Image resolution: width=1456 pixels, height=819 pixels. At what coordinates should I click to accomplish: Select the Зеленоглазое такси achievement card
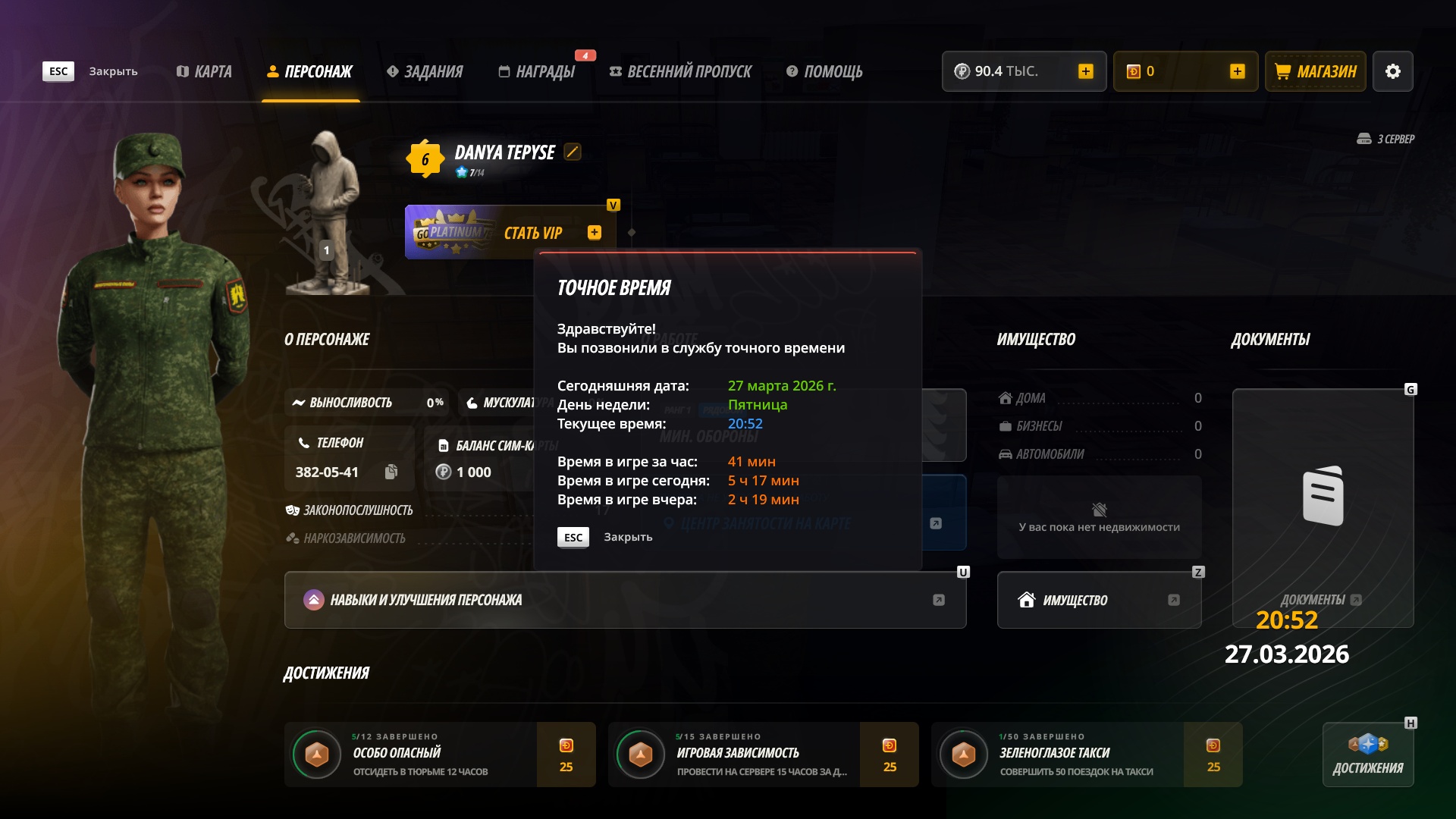click(1086, 755)
